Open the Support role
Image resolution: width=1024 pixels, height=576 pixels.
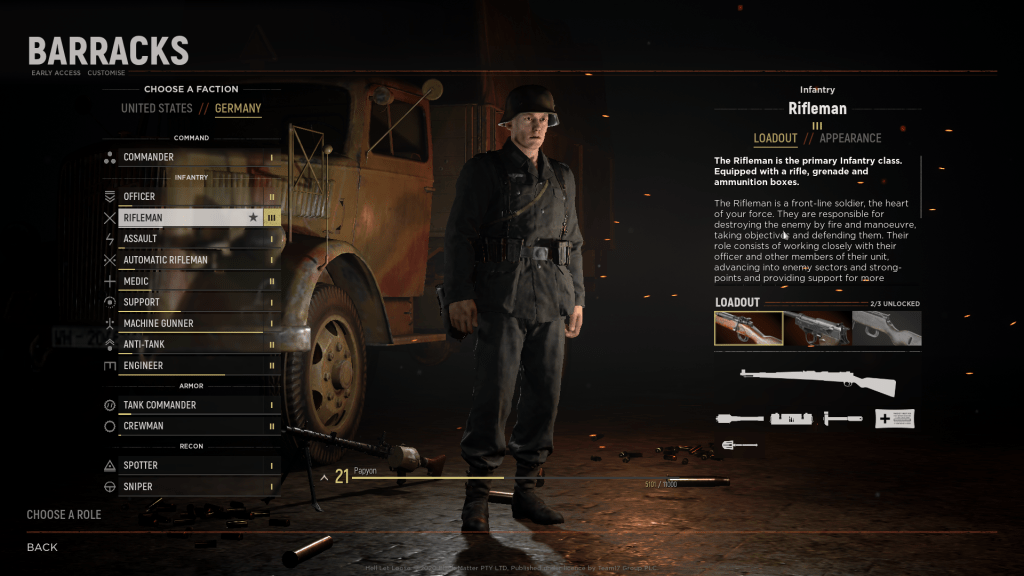tap(190, 302)
